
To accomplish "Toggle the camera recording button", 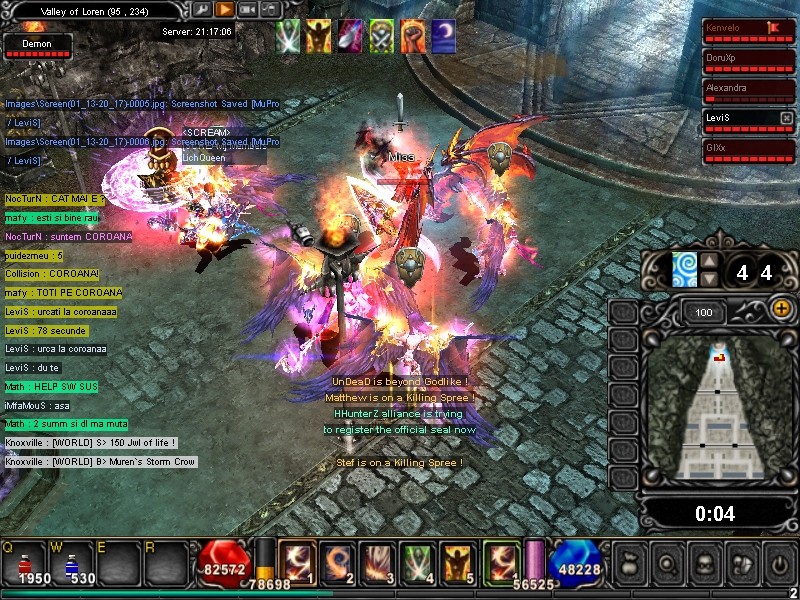I will [x=248, y=9].
